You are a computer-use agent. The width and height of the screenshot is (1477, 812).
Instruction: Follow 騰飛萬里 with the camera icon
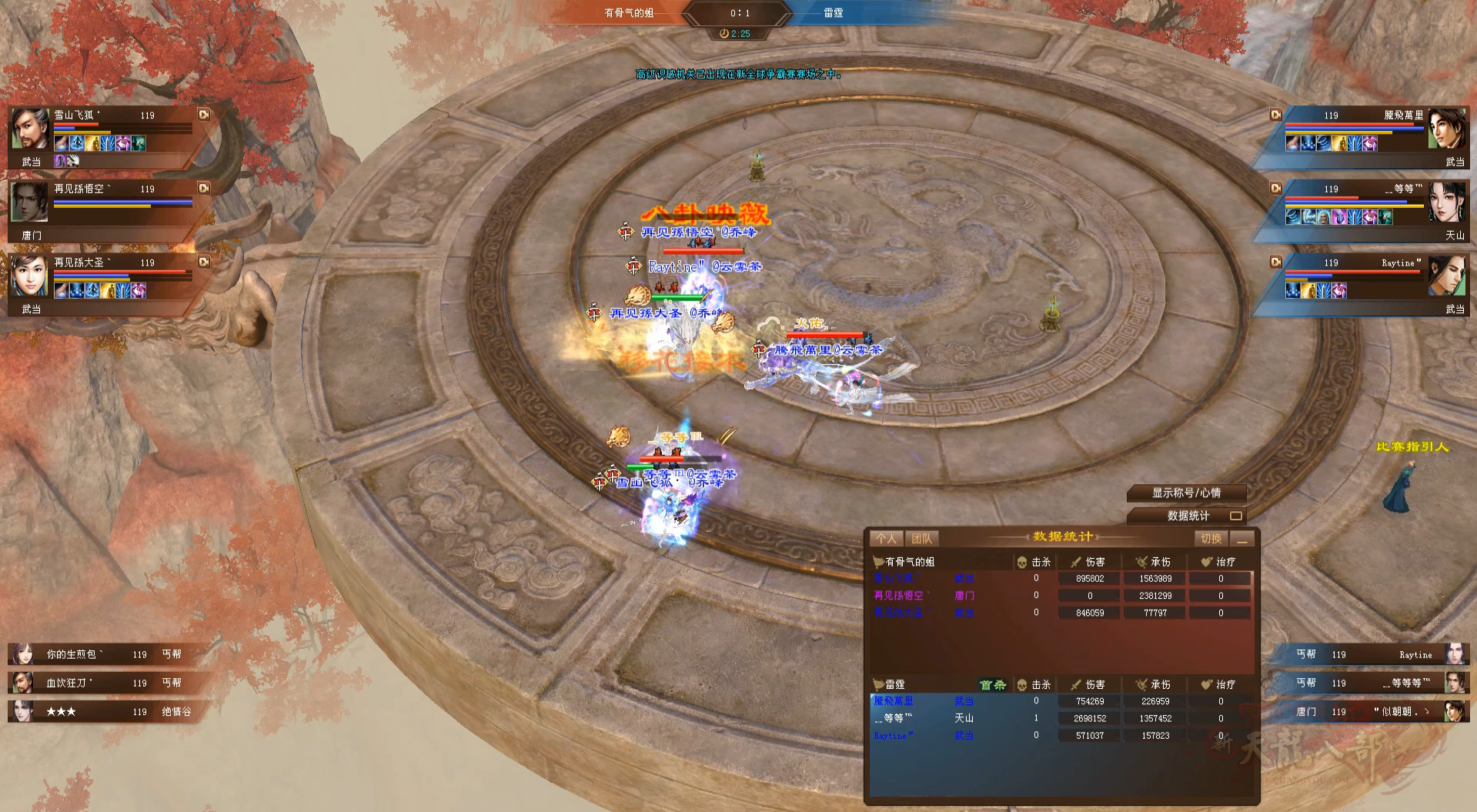pos(1275,115)
